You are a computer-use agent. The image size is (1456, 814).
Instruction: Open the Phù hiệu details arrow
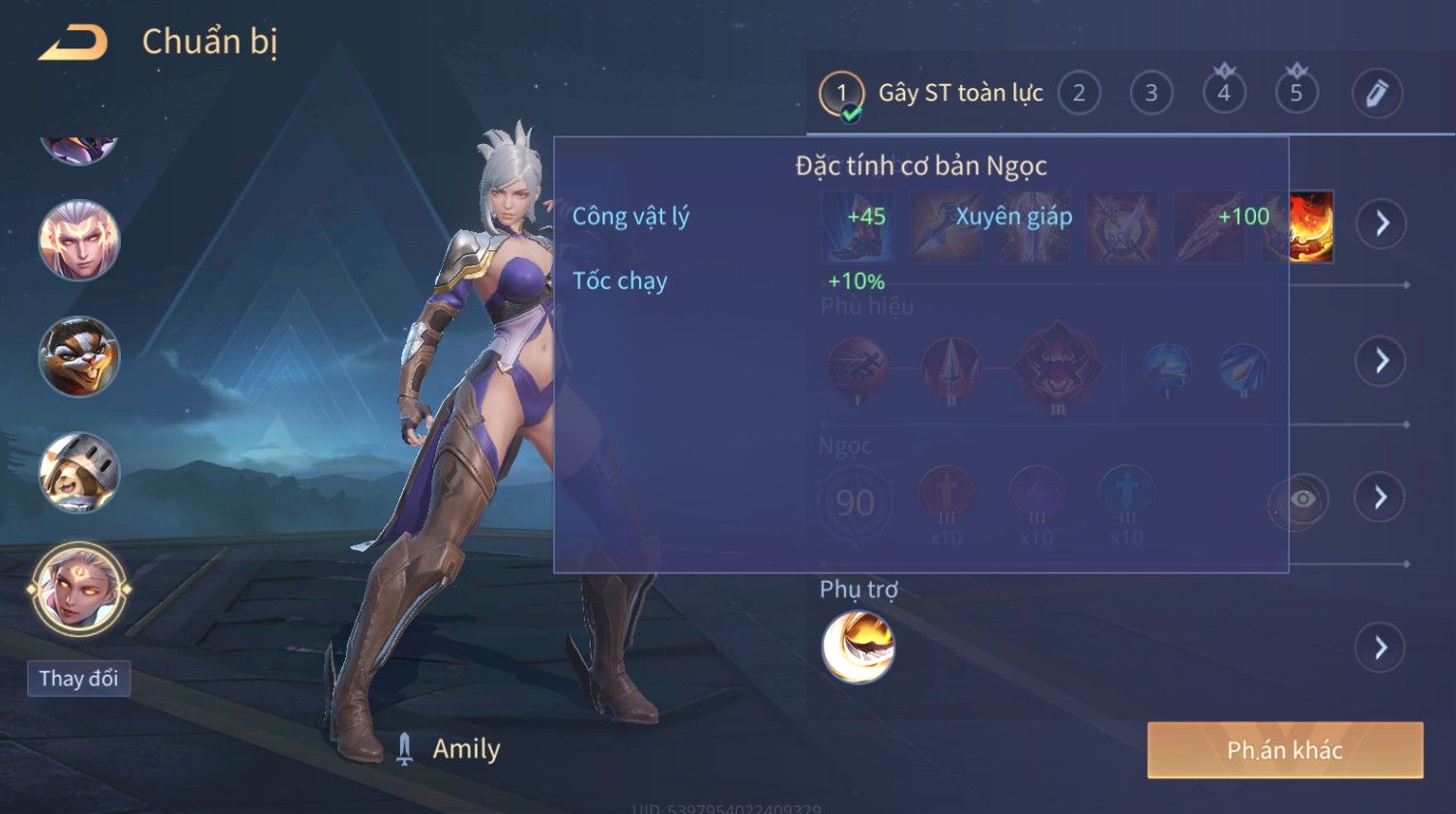(x=1381, y=361)
